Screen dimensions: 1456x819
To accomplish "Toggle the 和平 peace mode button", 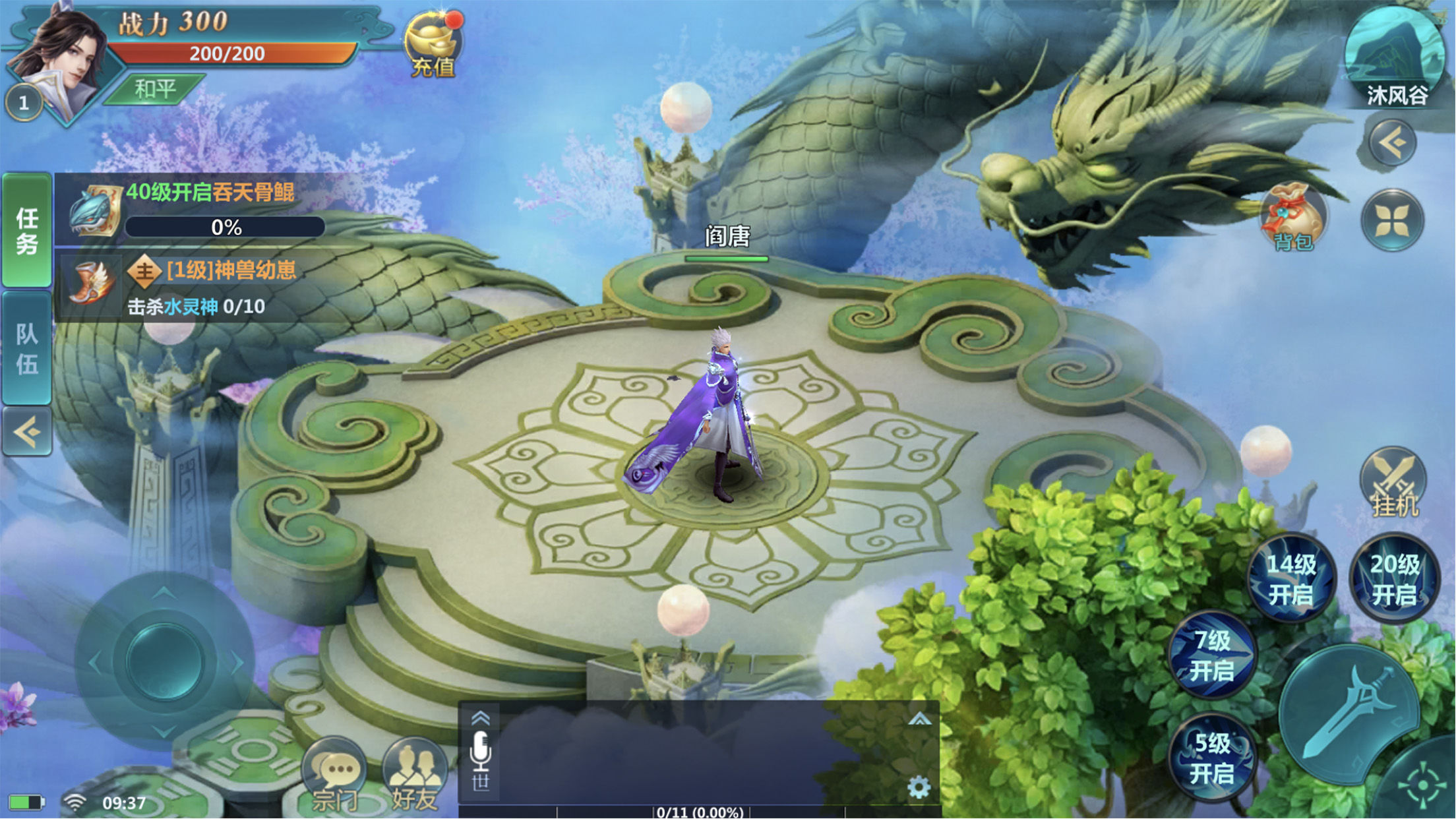I will [156, 88].
